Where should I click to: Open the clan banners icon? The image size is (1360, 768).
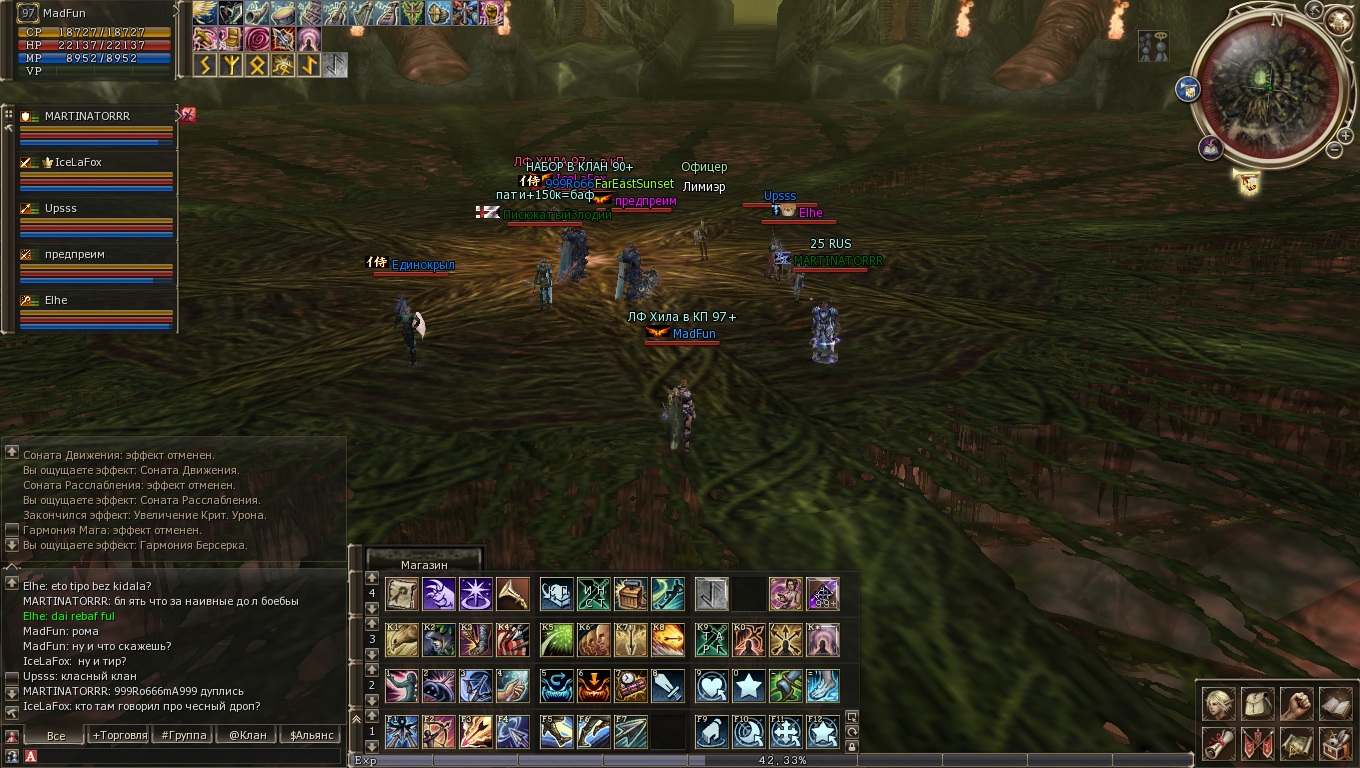click(1256, 743)
